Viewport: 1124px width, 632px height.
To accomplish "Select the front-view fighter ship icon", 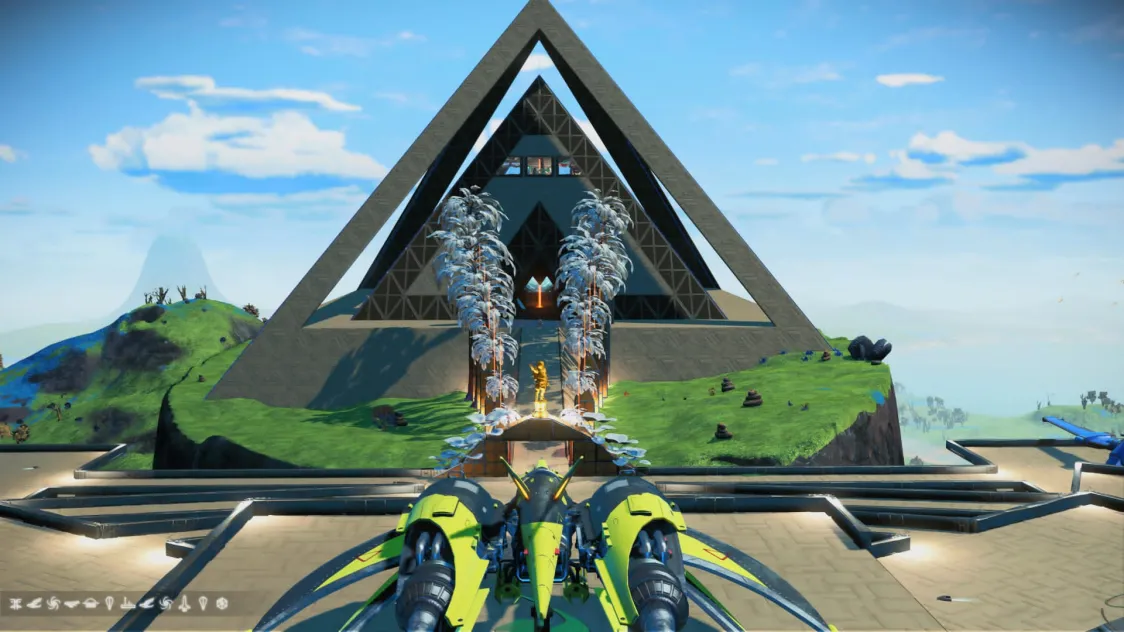I will click(x=16, y=604).
